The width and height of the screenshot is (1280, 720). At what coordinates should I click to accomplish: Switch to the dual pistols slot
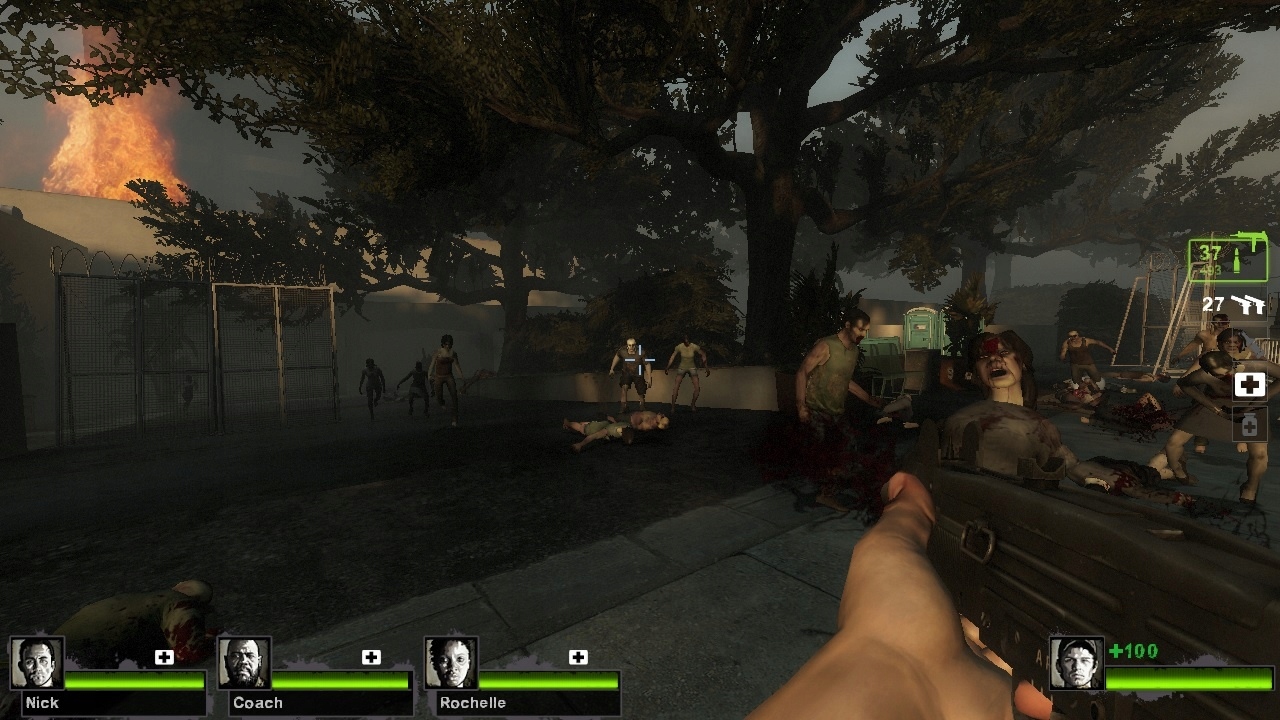click(1234, 305)
